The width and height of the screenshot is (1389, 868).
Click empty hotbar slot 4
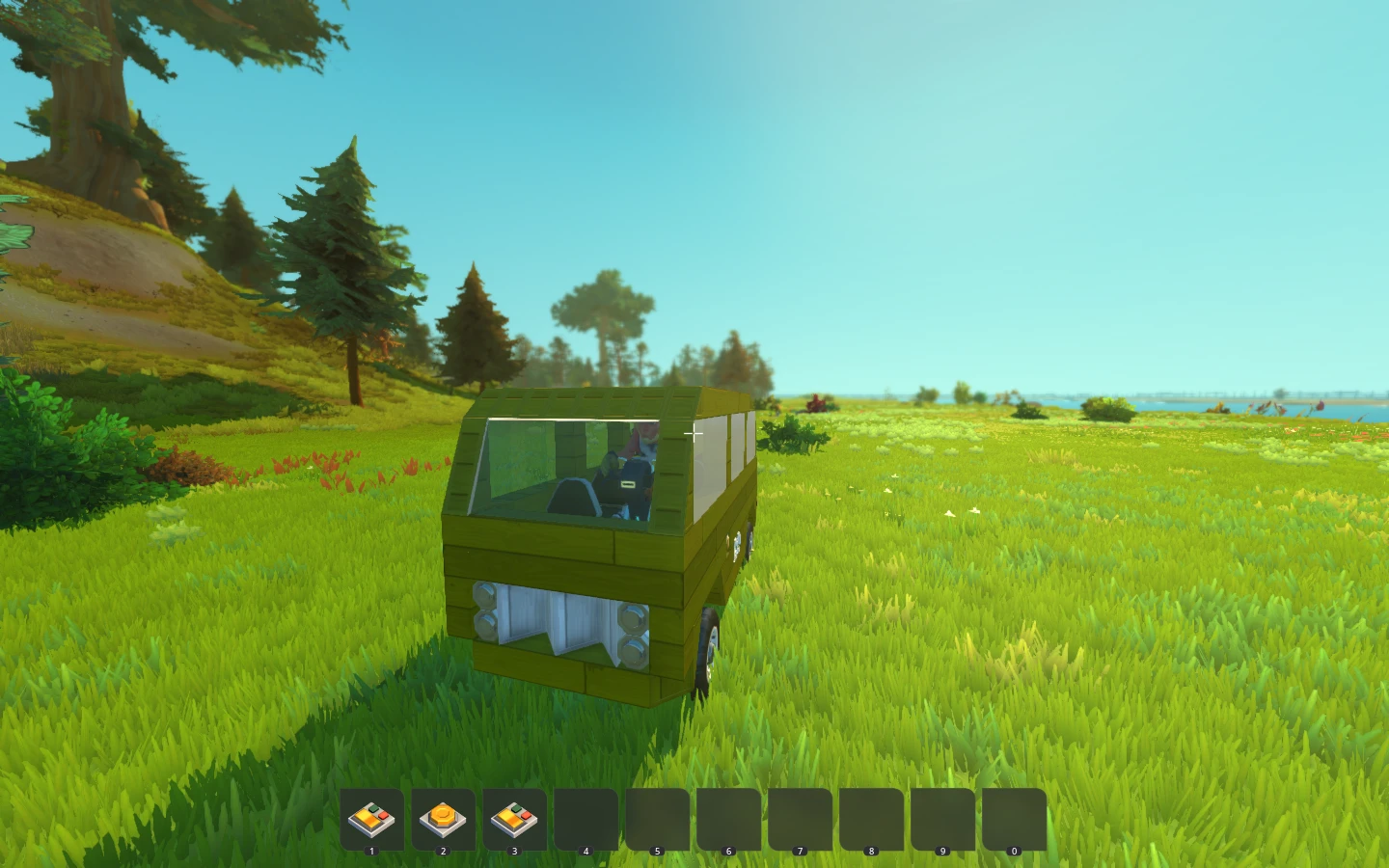586,819
